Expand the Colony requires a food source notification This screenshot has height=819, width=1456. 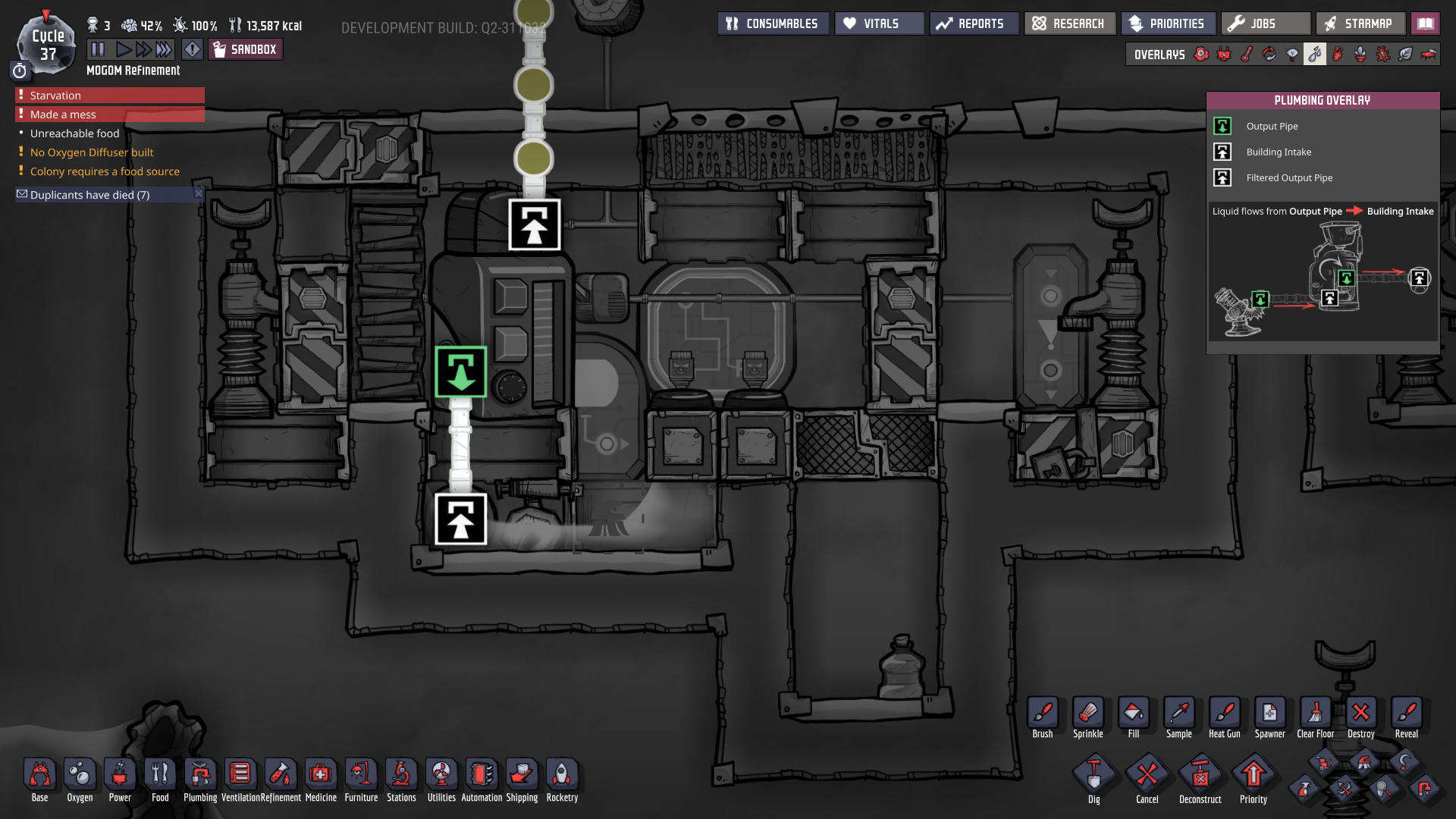[104, 171]
